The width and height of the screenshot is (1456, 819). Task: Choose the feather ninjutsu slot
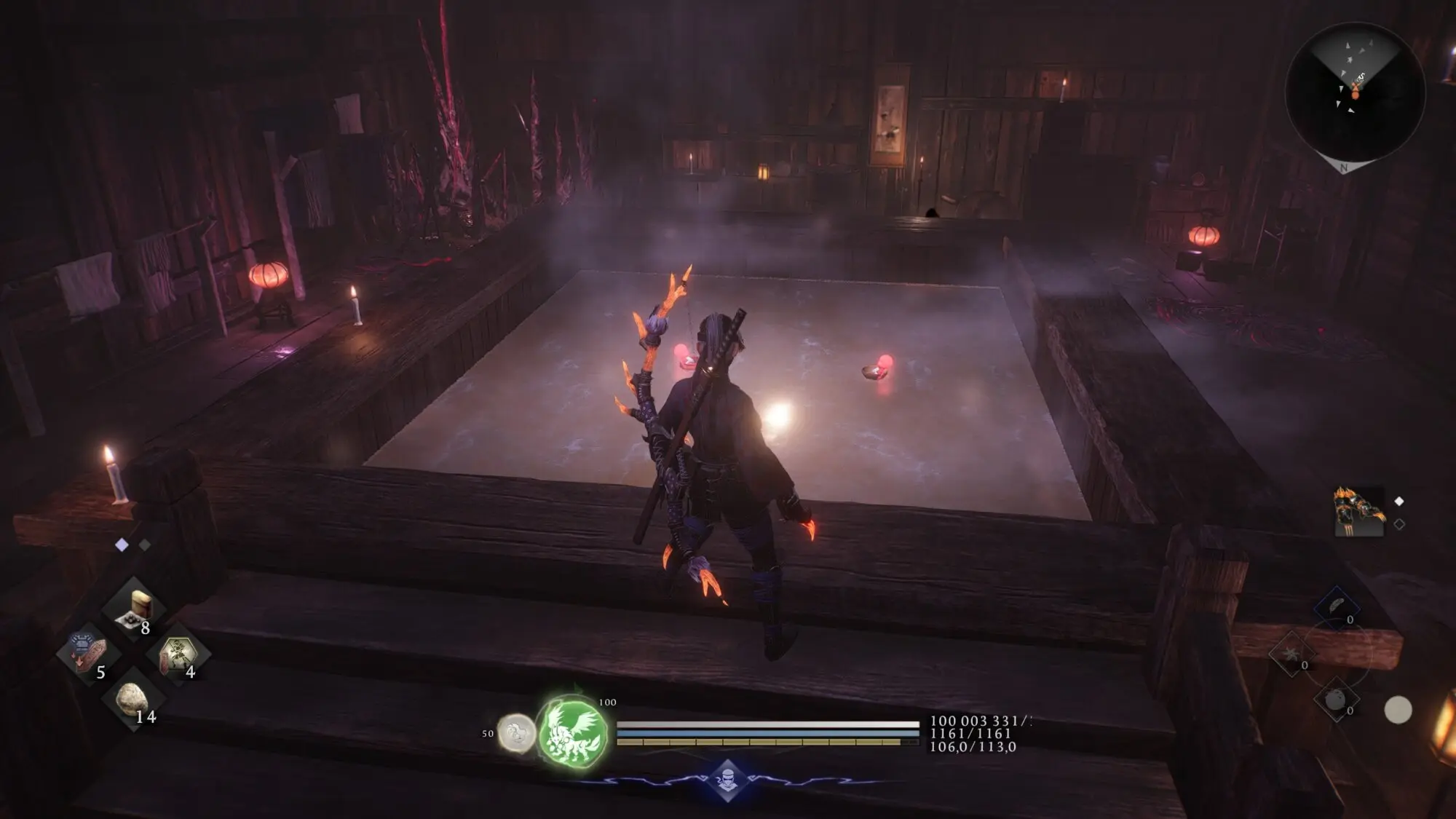click(x=1337, y=607)
